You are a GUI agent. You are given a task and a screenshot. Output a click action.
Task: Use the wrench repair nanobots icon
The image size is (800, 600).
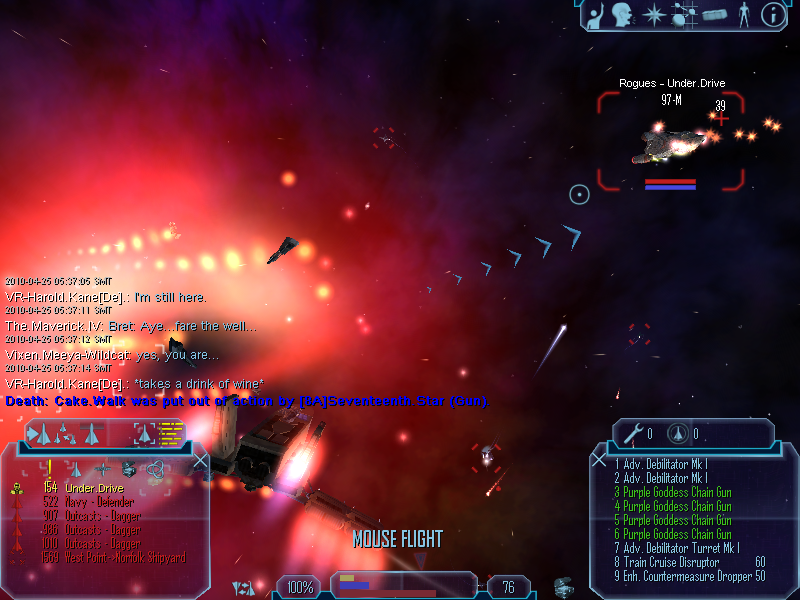tap(632, 434)
